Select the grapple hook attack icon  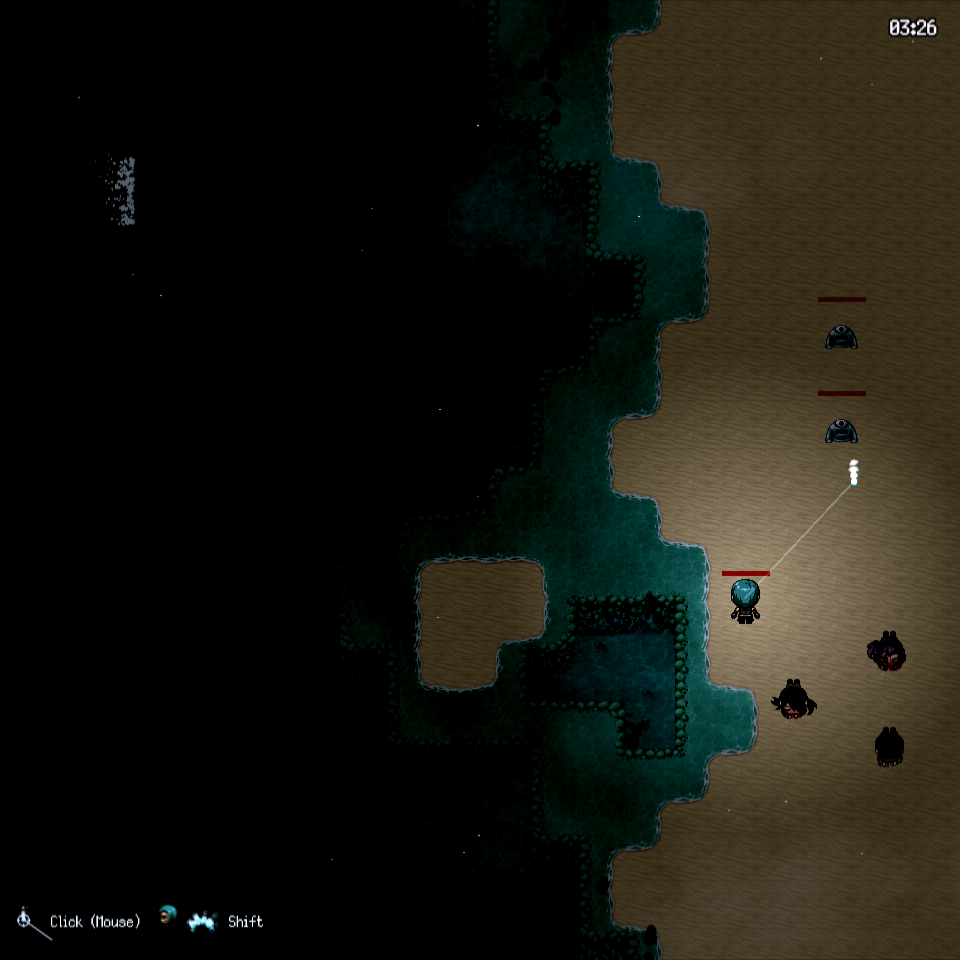tap(29, 922)
